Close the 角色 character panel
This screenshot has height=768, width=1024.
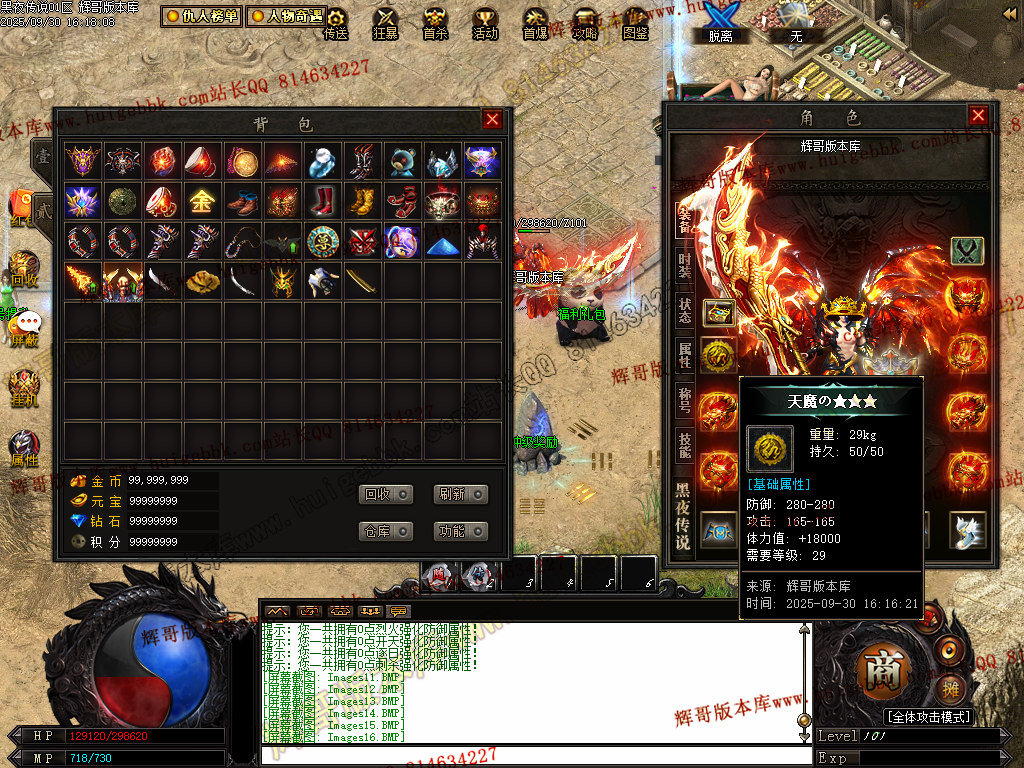tap(978, 115)
